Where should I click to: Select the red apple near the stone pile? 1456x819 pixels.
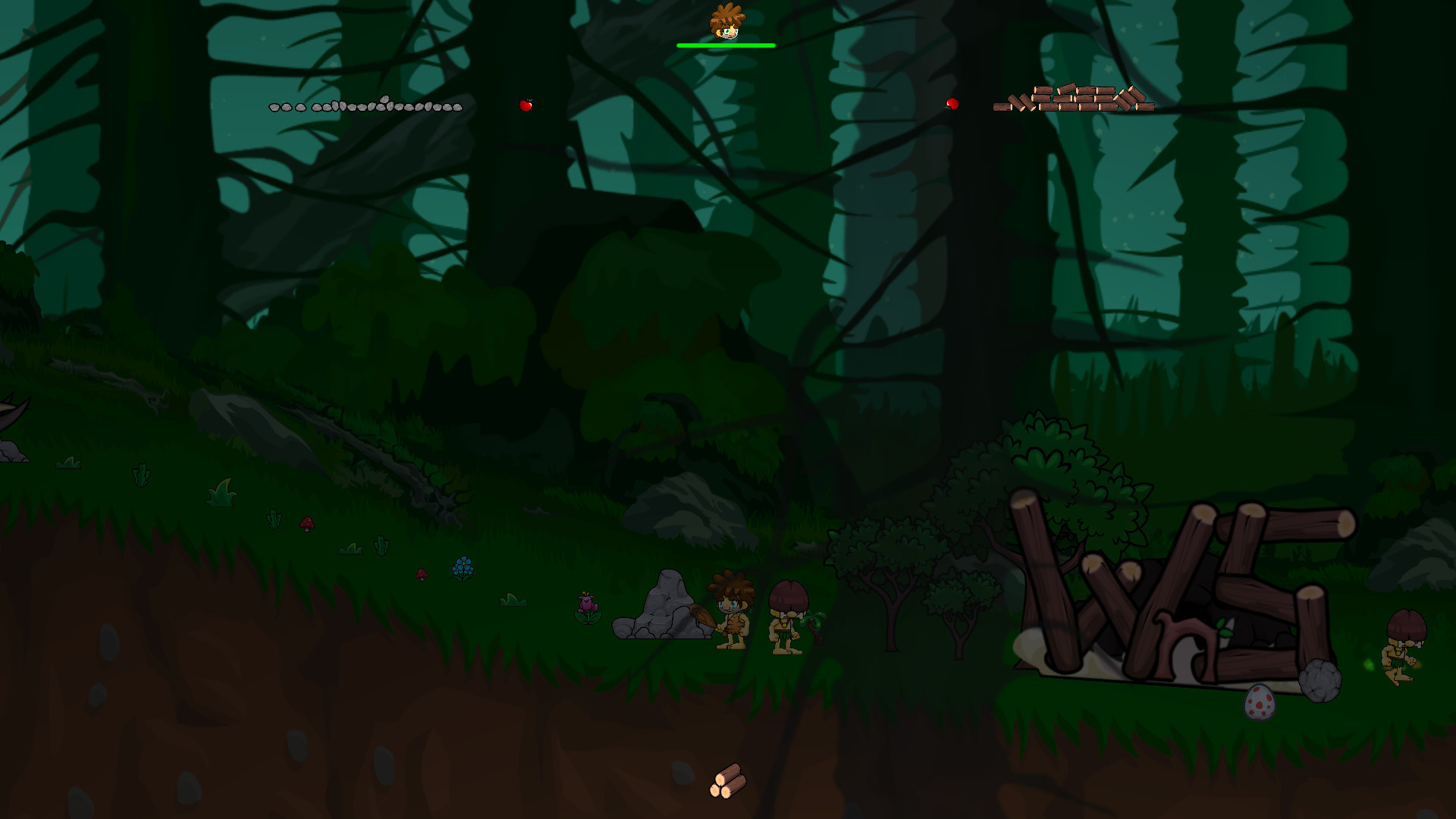coord(527,105)
